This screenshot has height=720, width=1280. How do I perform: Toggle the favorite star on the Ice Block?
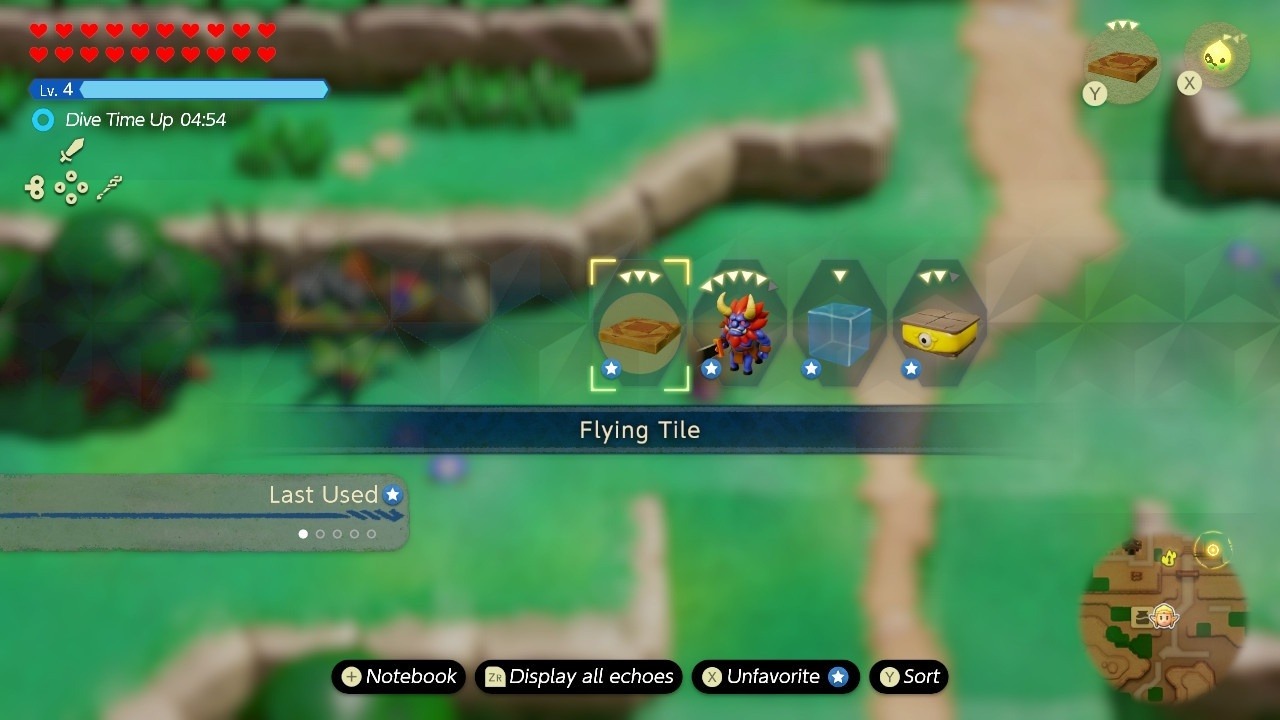click(811, 368)
